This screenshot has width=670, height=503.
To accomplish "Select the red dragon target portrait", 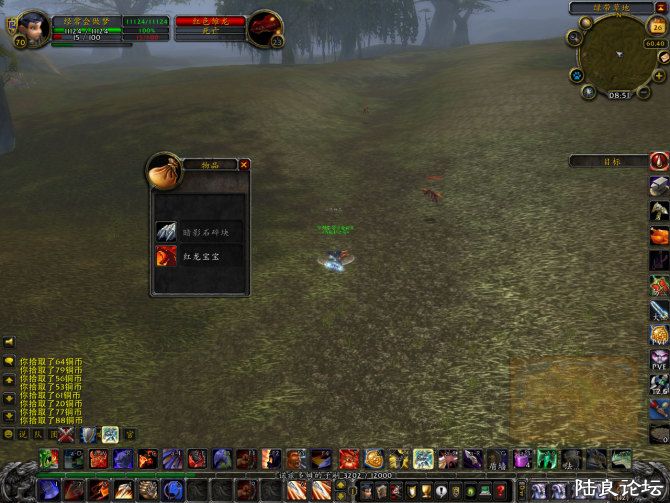I will [x=264, y=27].
